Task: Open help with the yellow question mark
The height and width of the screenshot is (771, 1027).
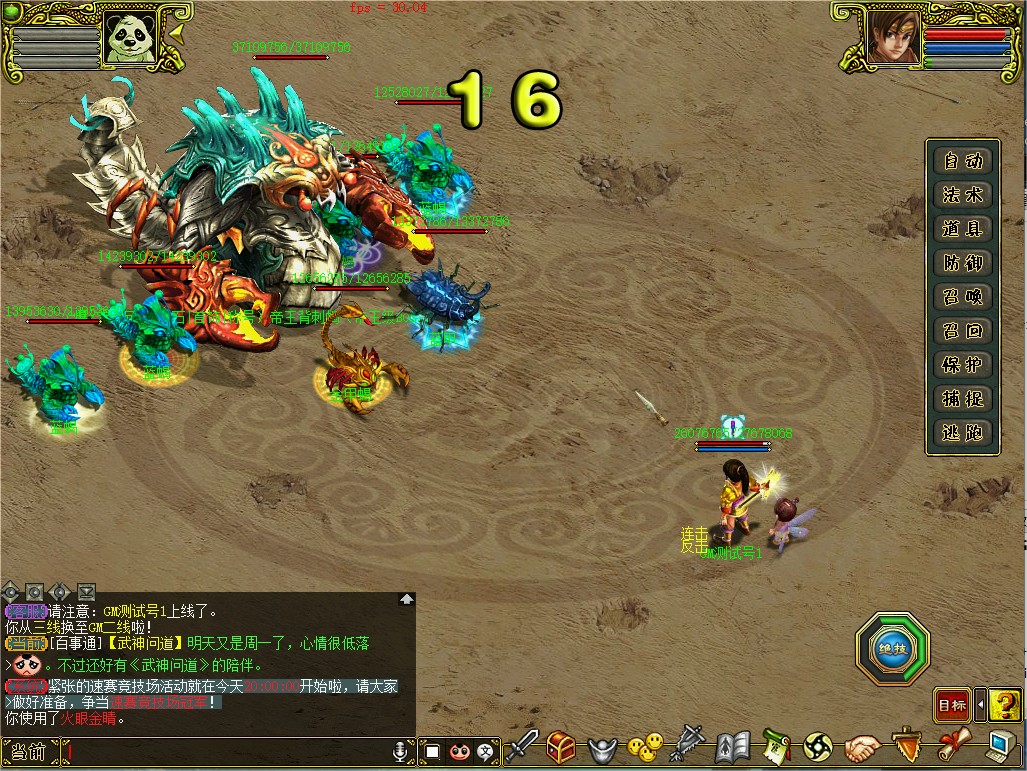Action: pos(1004,705)
